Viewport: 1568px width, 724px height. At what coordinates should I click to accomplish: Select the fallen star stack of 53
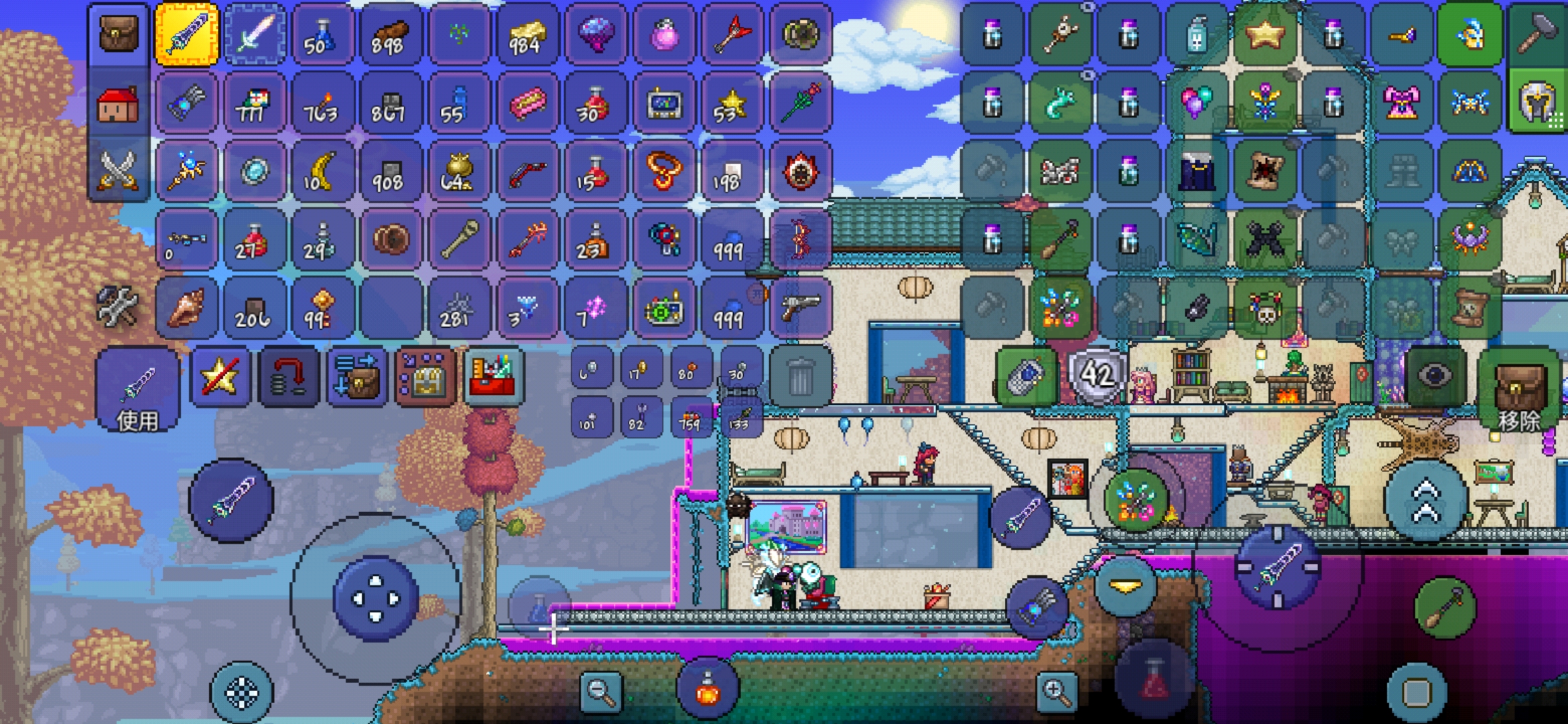click(x=731, y=105)
